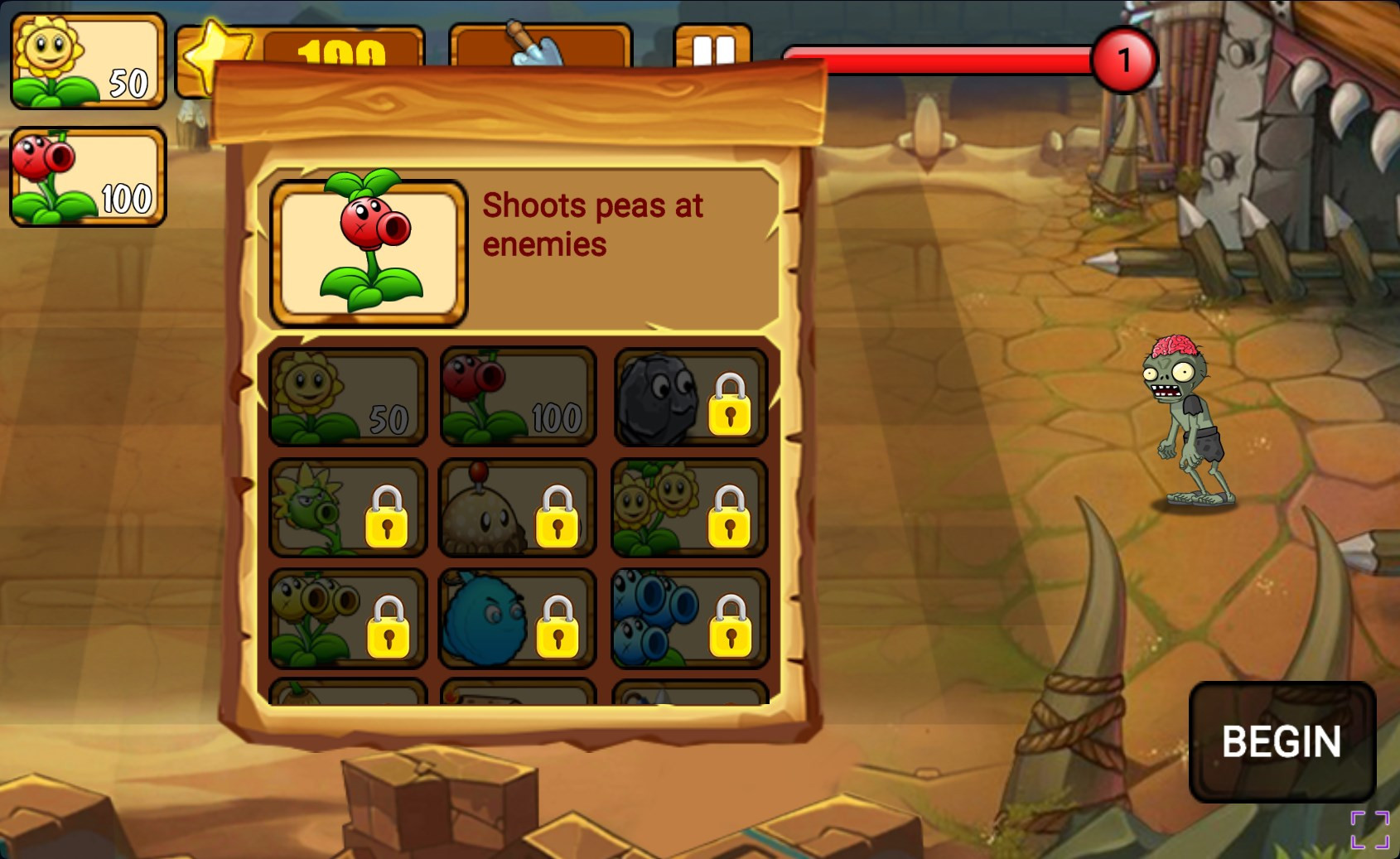
Task: Select the locked yellow double-headed shooter plant
Action: [348, 619]
